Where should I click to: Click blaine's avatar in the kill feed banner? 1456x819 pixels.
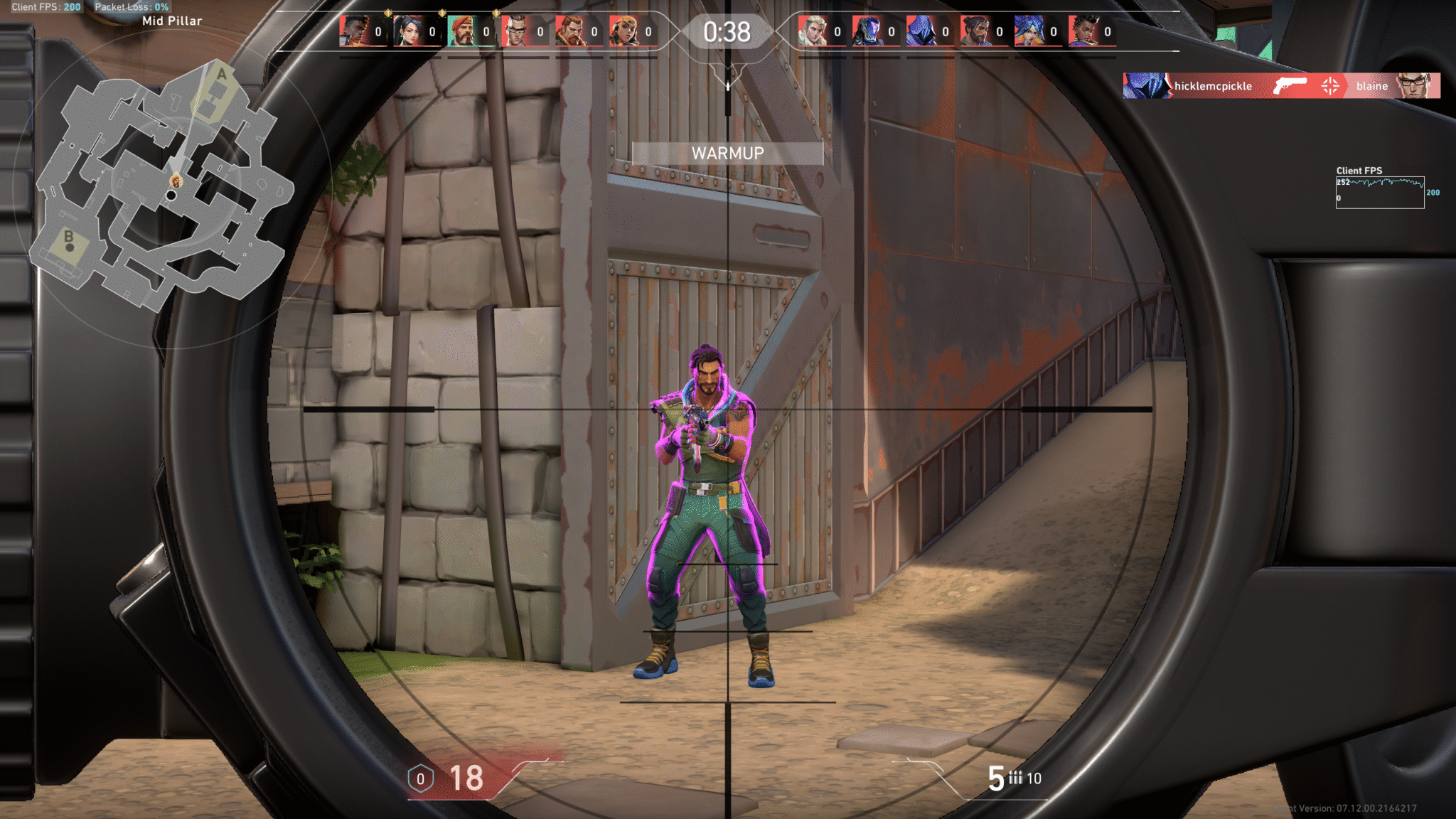pyautogui.click(x=1415, y=86)
